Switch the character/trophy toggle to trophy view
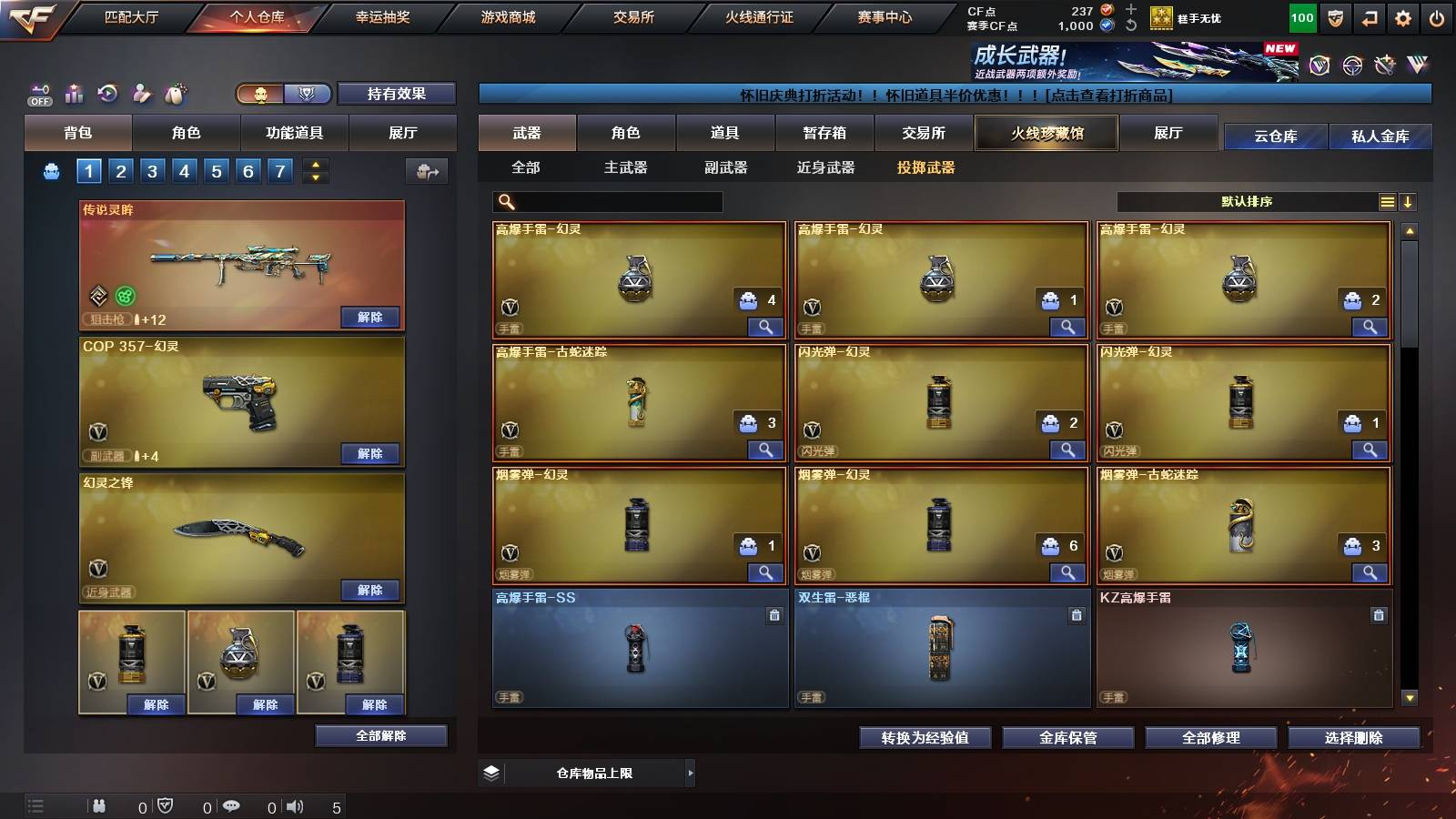 308,94
